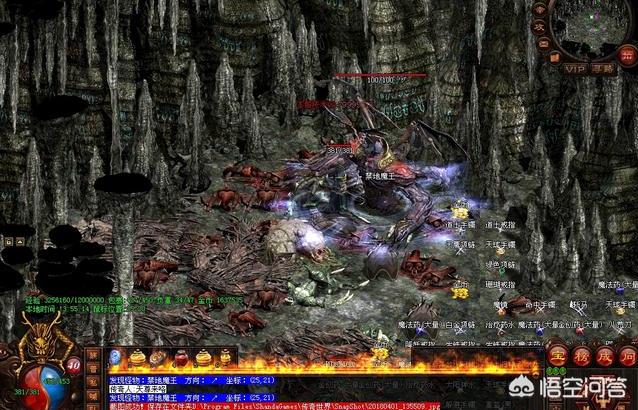Click the topmost round button left of the minimap
Viewport: 638px width, 410px height.
[x=540, y=10]
